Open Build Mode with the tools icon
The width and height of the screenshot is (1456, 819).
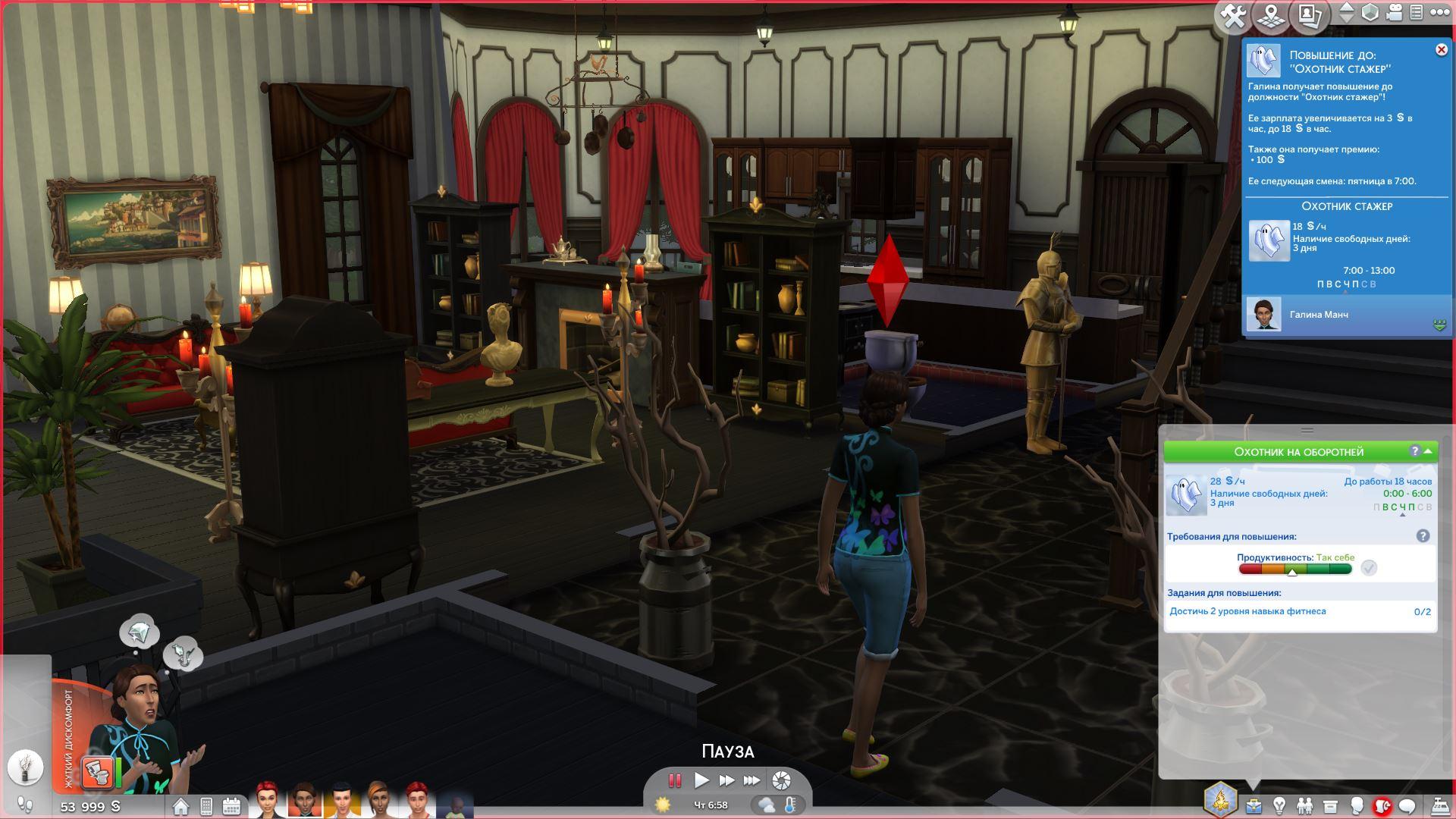1234,15
